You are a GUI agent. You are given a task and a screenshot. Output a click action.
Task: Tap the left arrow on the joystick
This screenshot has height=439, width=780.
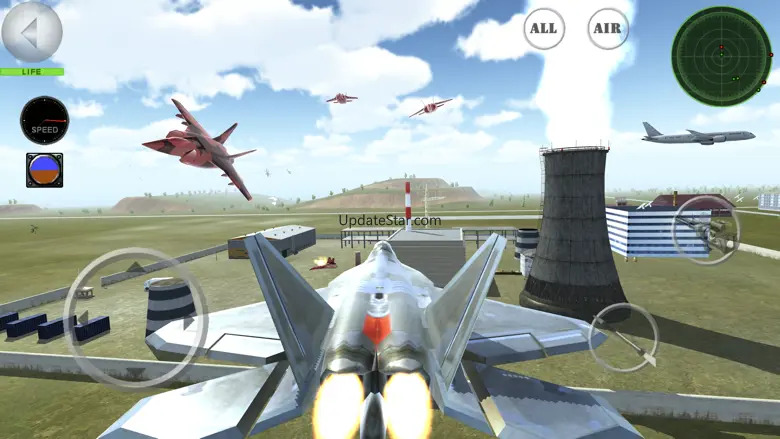[x=84, y=318]
